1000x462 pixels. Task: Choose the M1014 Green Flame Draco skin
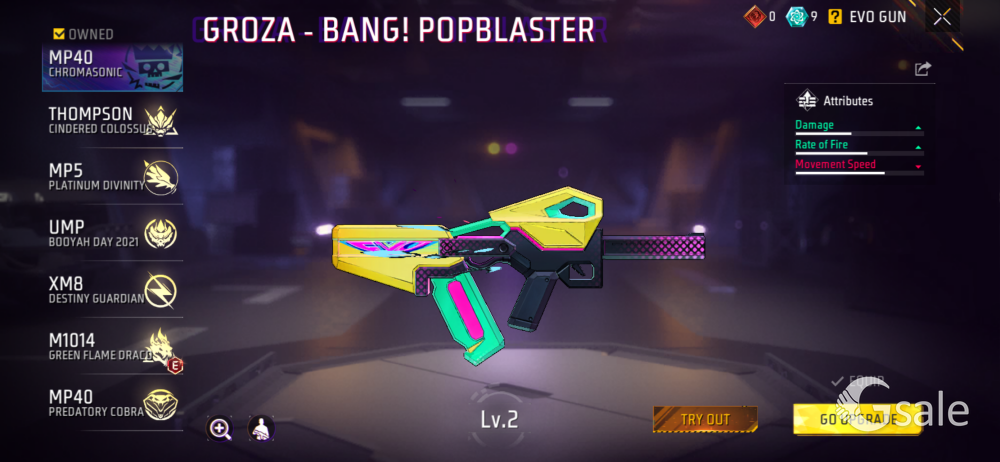click(113, 346)
